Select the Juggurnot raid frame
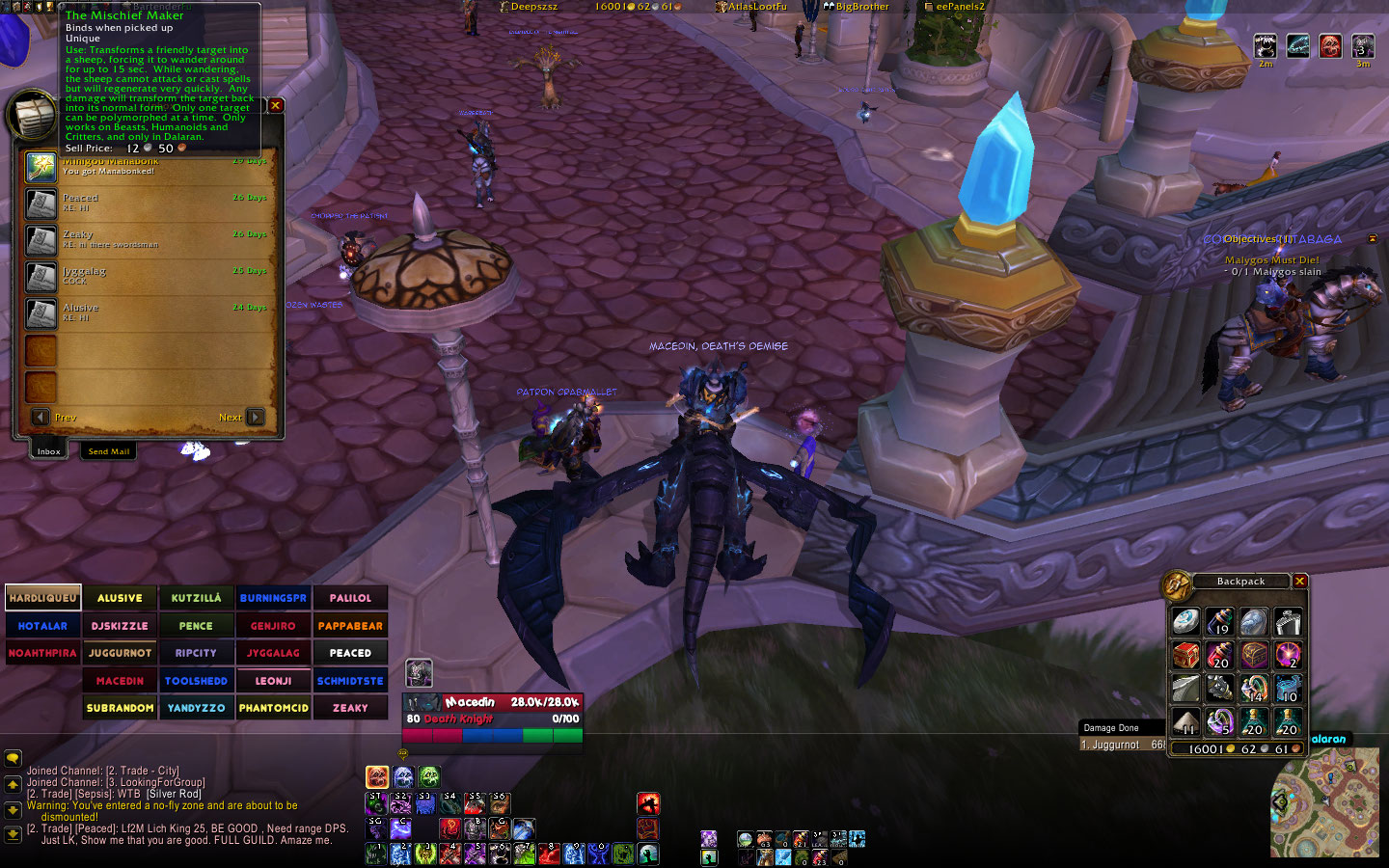The height and width of the screenshot is (868, 1389). [120, 653]
